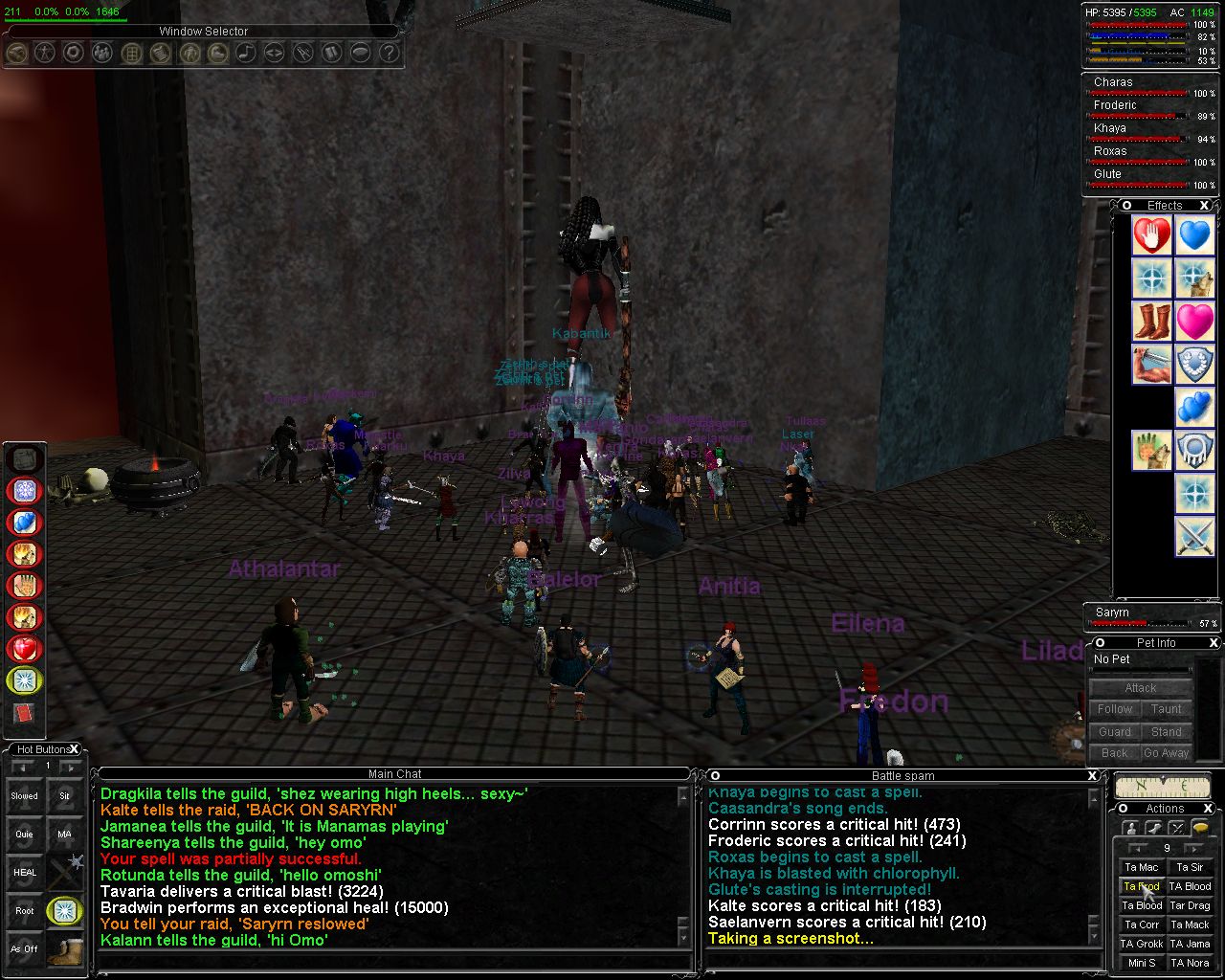1225x980 pixels.
Task: Click the pink heart buff icon
Action: [1195, 322]
